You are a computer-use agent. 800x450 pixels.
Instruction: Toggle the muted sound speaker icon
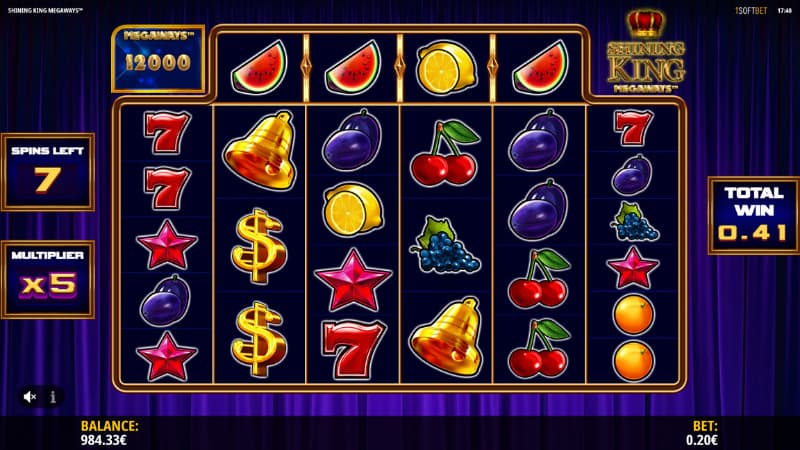click(30, 397)
